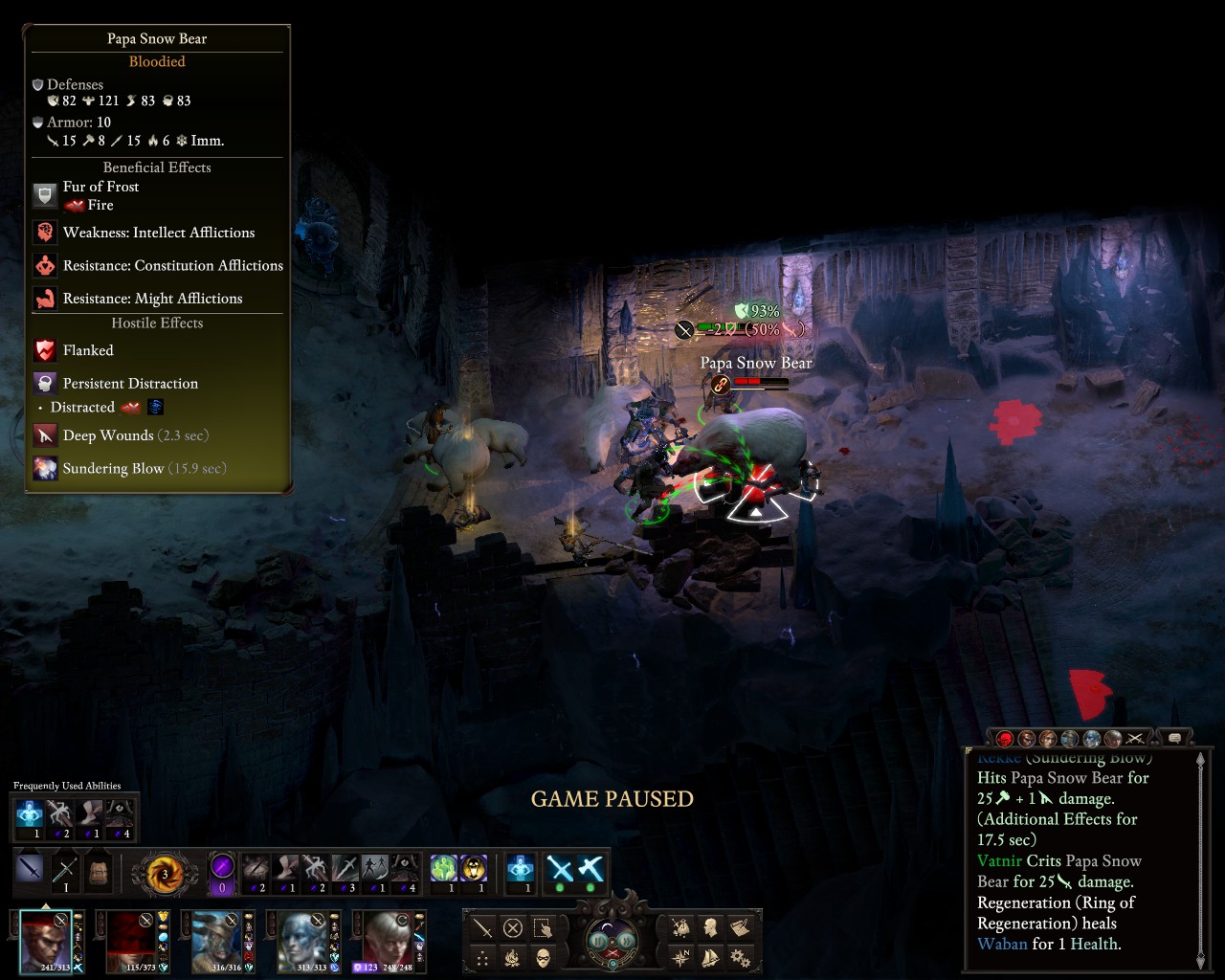Image resolution: width=1225 pixels, height=980 pixels.
Task: Open the gear options menu
Action: coord(739,956)
